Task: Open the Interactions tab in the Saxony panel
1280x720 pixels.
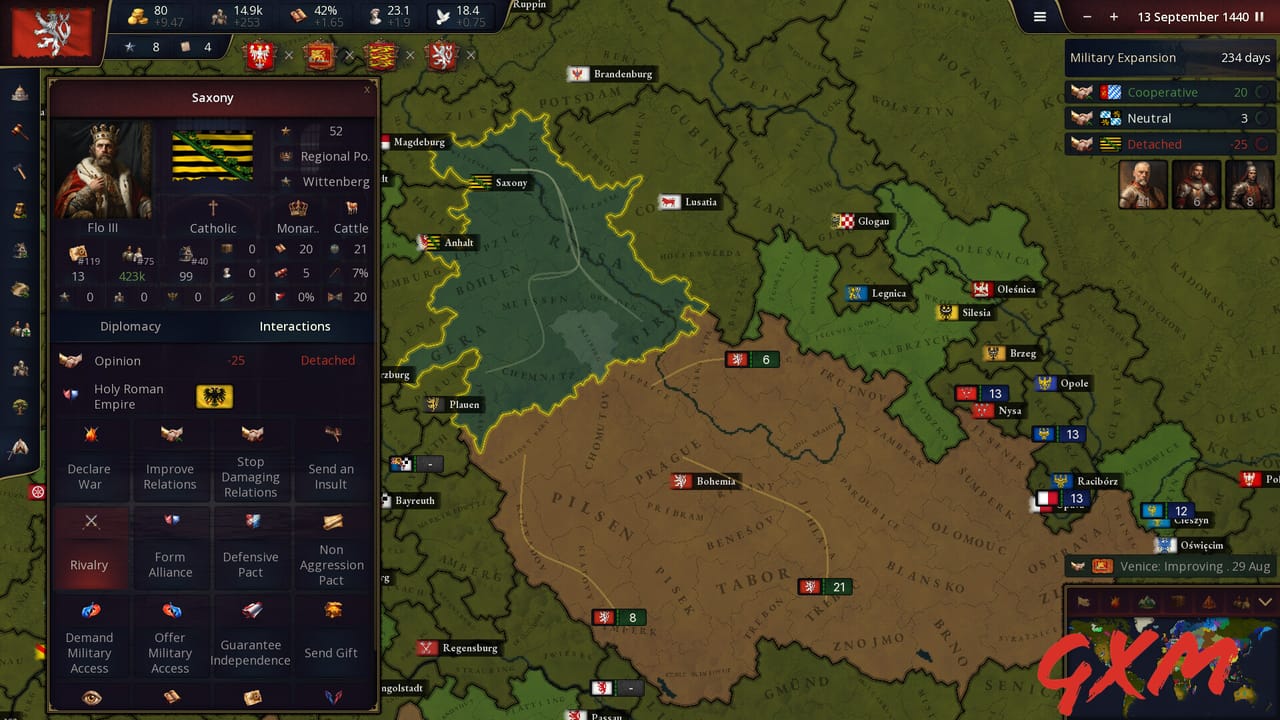Action: 294,326
